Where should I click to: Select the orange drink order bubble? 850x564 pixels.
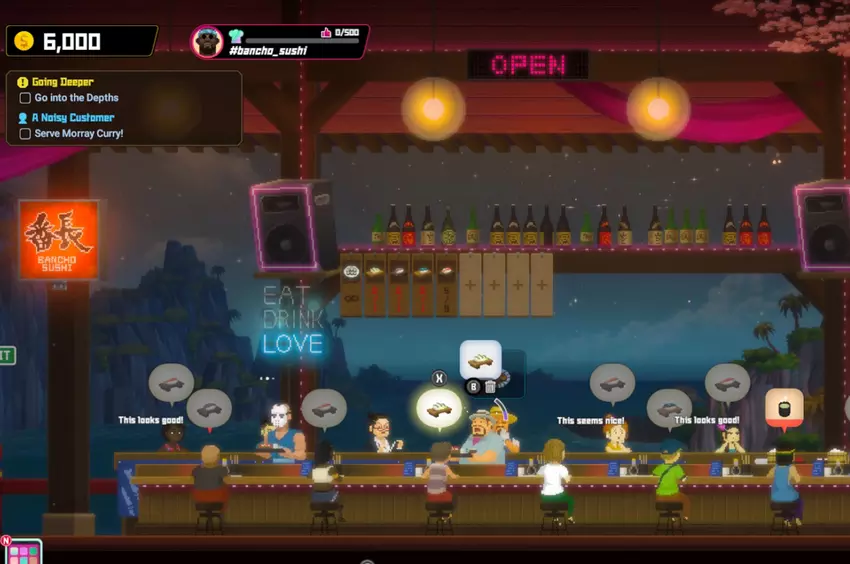tap(784, 408)
